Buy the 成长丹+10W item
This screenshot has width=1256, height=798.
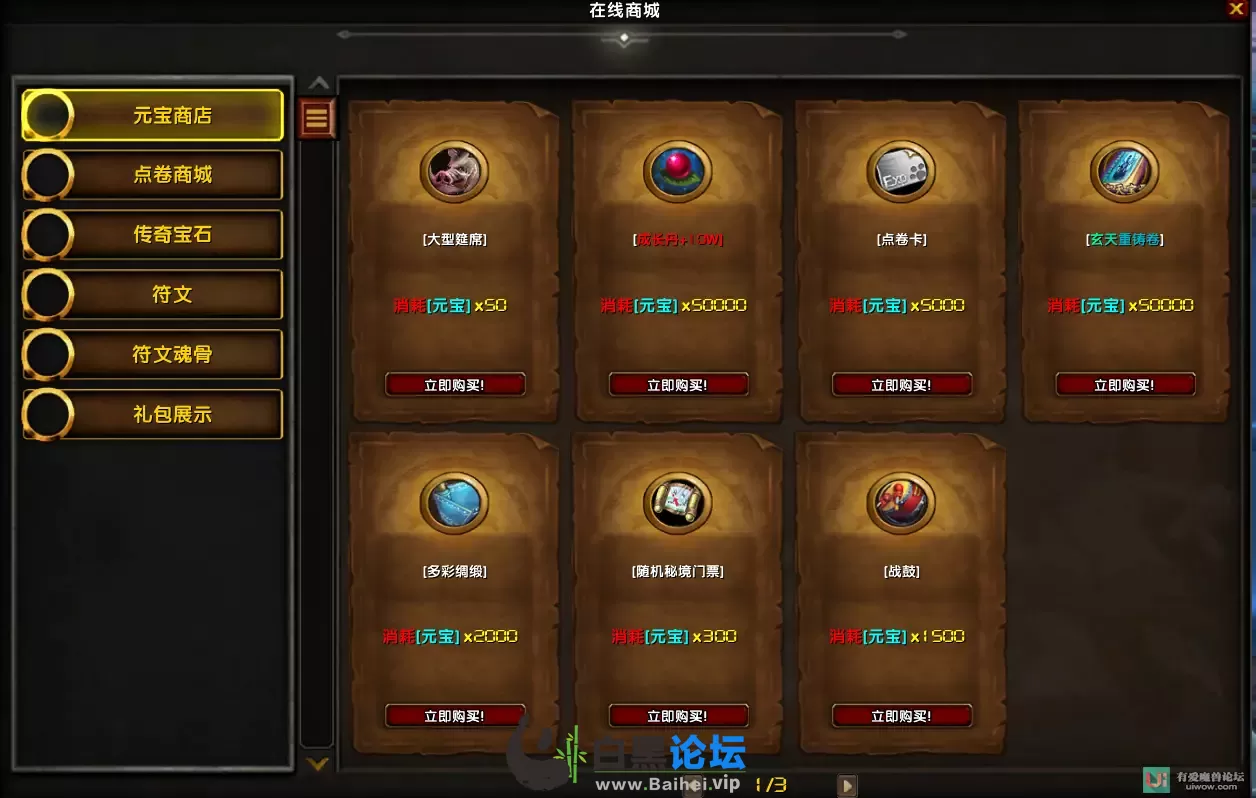coord(678,385)
